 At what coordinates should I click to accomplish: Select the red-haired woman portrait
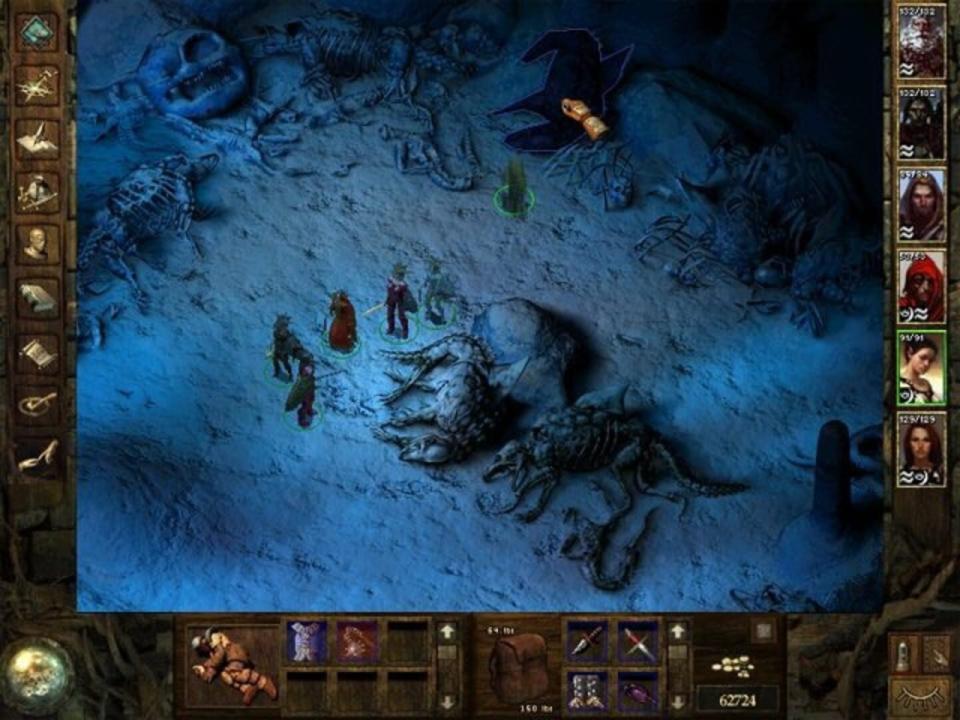[x=921, y=448]
